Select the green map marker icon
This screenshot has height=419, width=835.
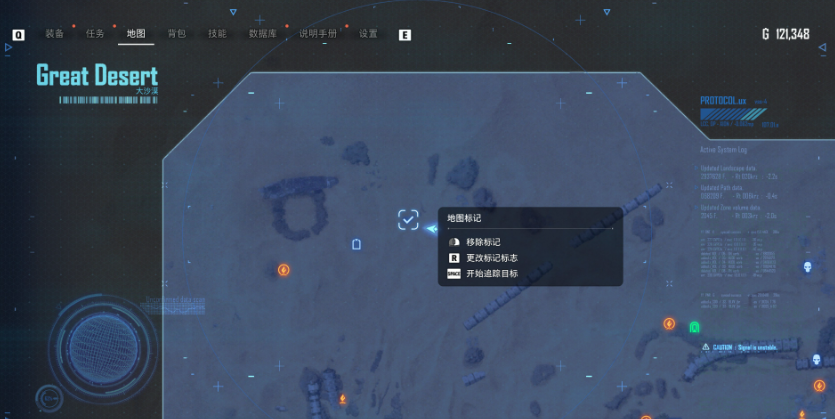[695, 327]
